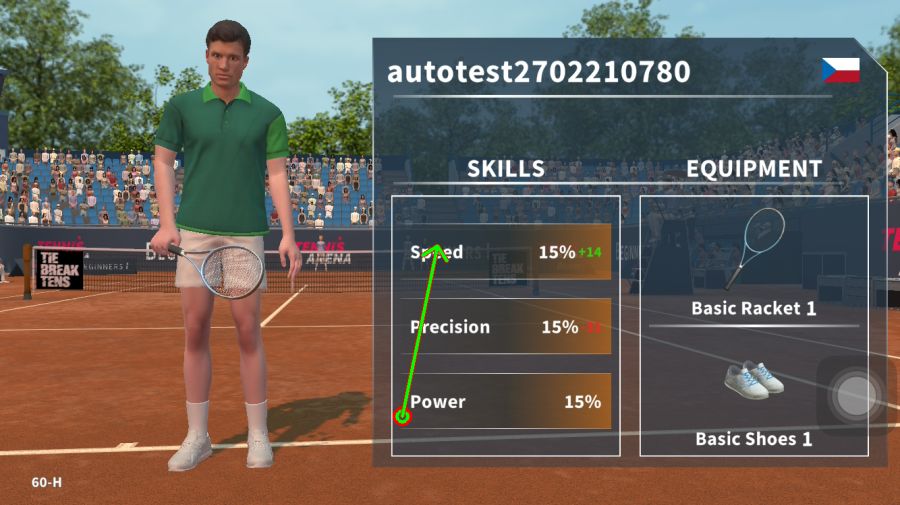Click the Czech flag icon
The width and height of the screenshot is (900, 505).
(x=840, y=70)
